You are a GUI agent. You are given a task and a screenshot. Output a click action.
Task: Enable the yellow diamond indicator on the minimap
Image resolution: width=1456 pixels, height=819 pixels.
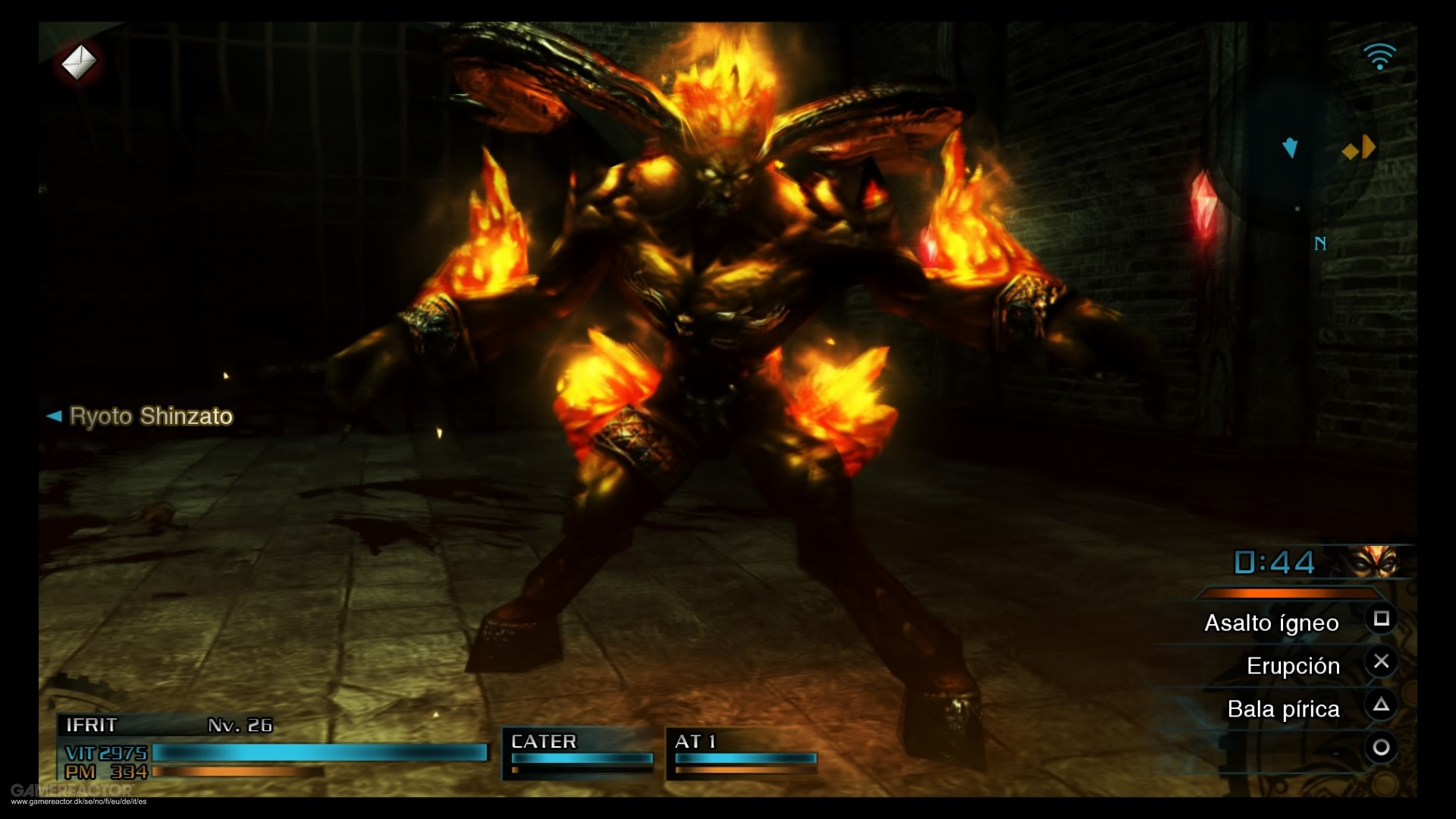[1350, 150]
